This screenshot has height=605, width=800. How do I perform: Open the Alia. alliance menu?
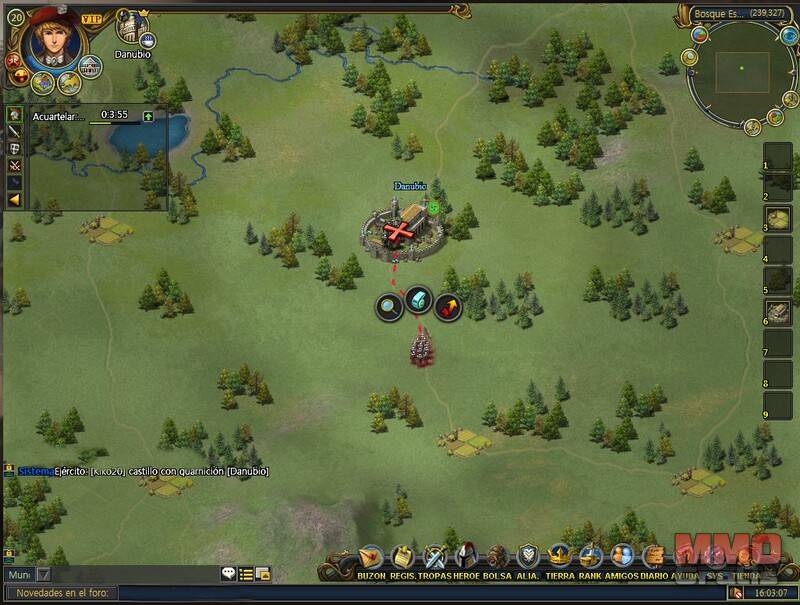click(528, 556)
